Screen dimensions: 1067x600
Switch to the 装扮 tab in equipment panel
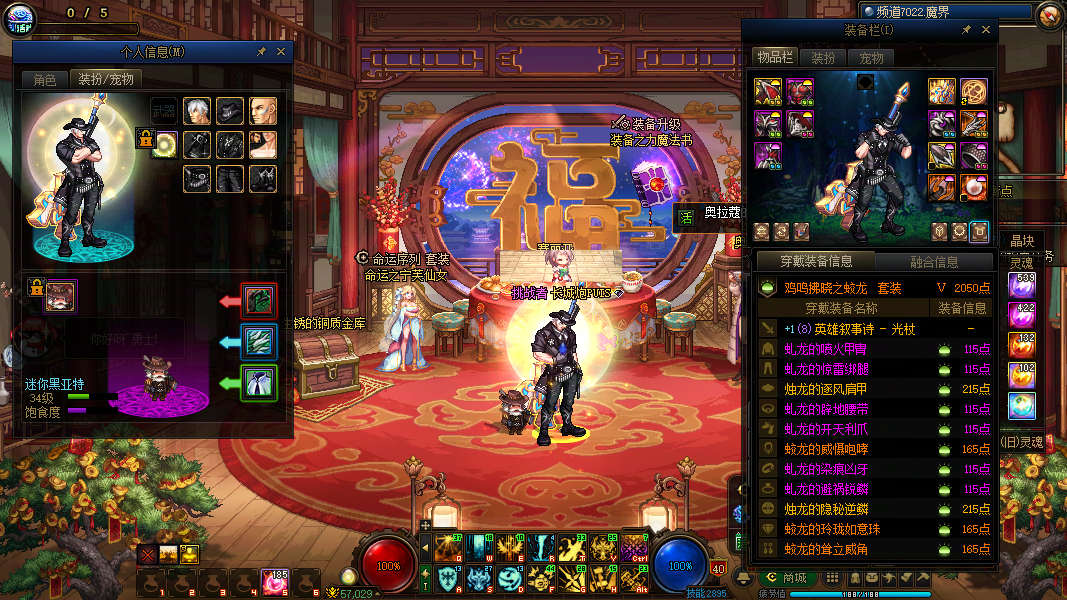[x=822, y=58]
